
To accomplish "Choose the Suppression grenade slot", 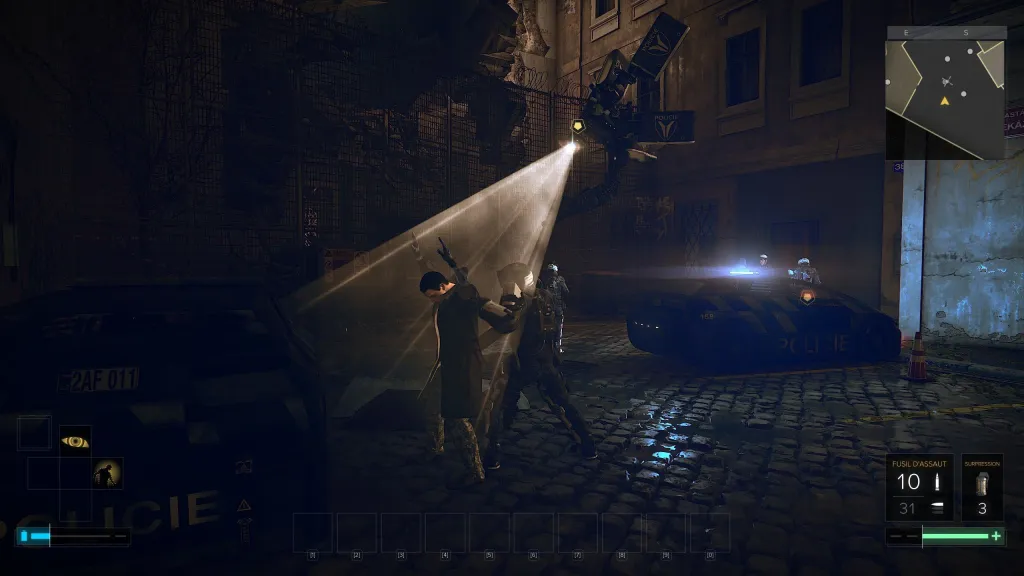I will [982, 488].
